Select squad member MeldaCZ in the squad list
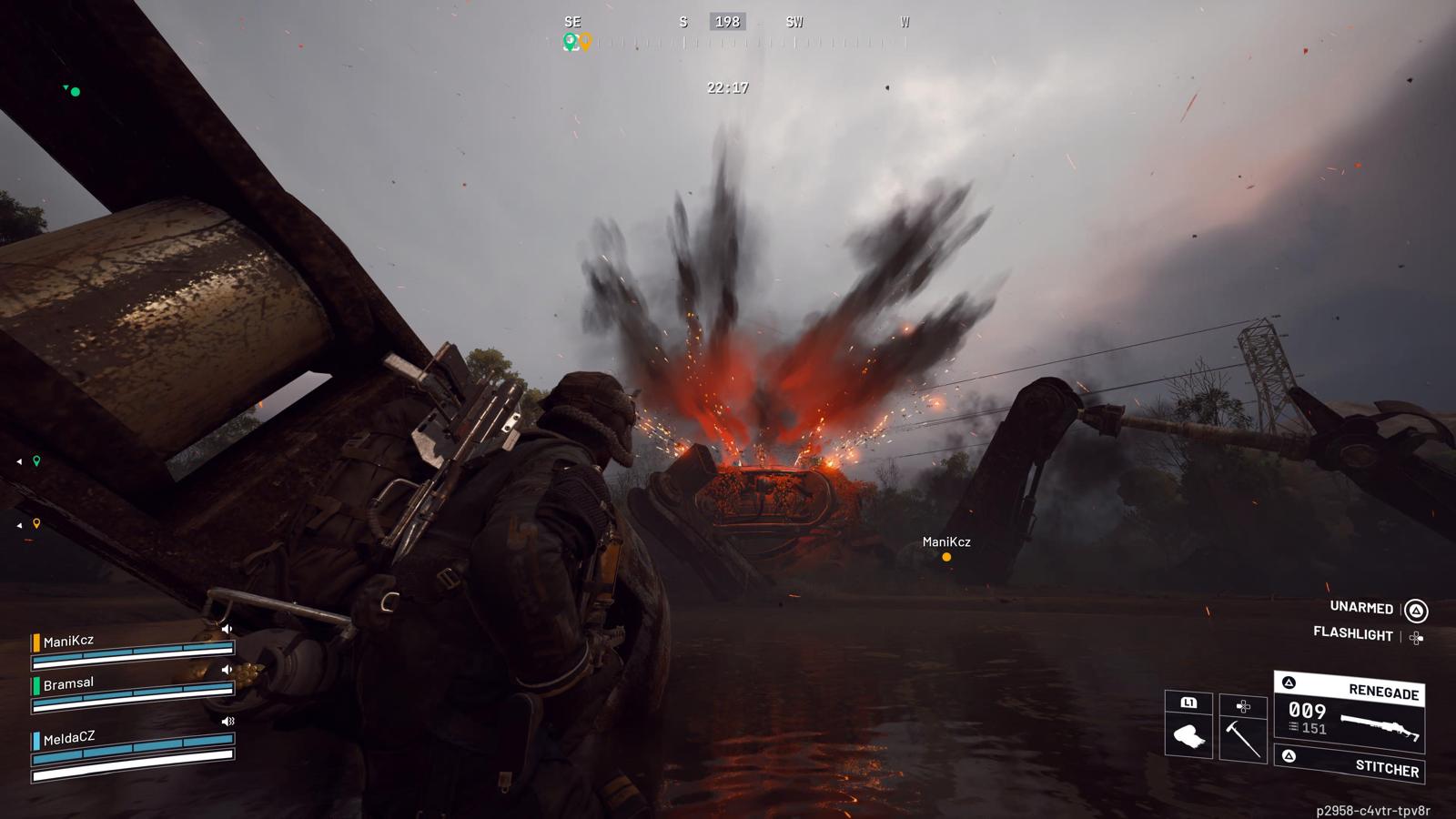Screen dimensions: 1456x819 [69, 738]
